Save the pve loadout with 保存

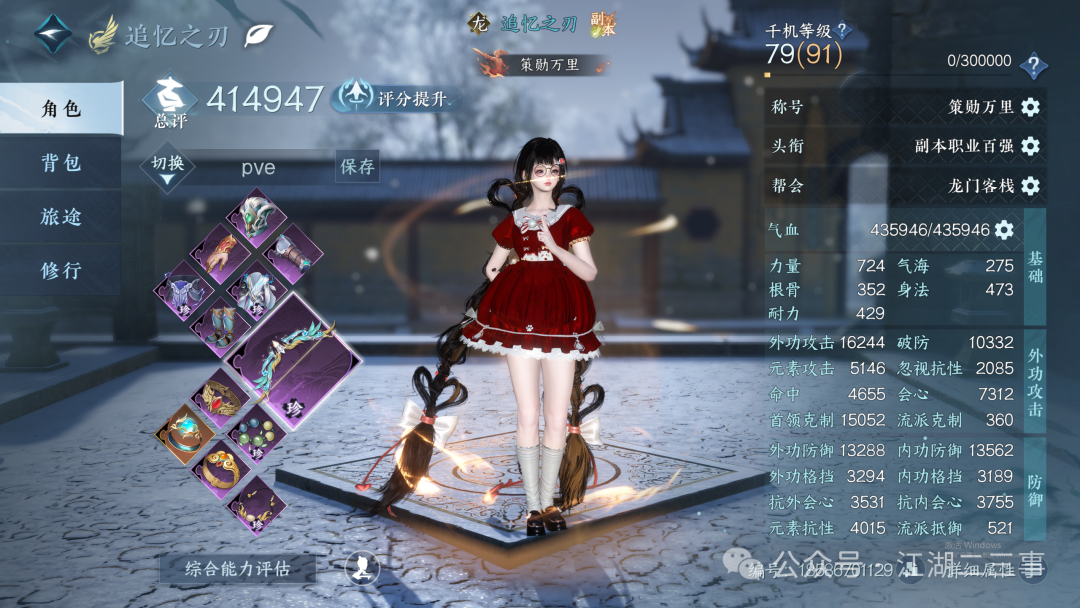[357, 166]
